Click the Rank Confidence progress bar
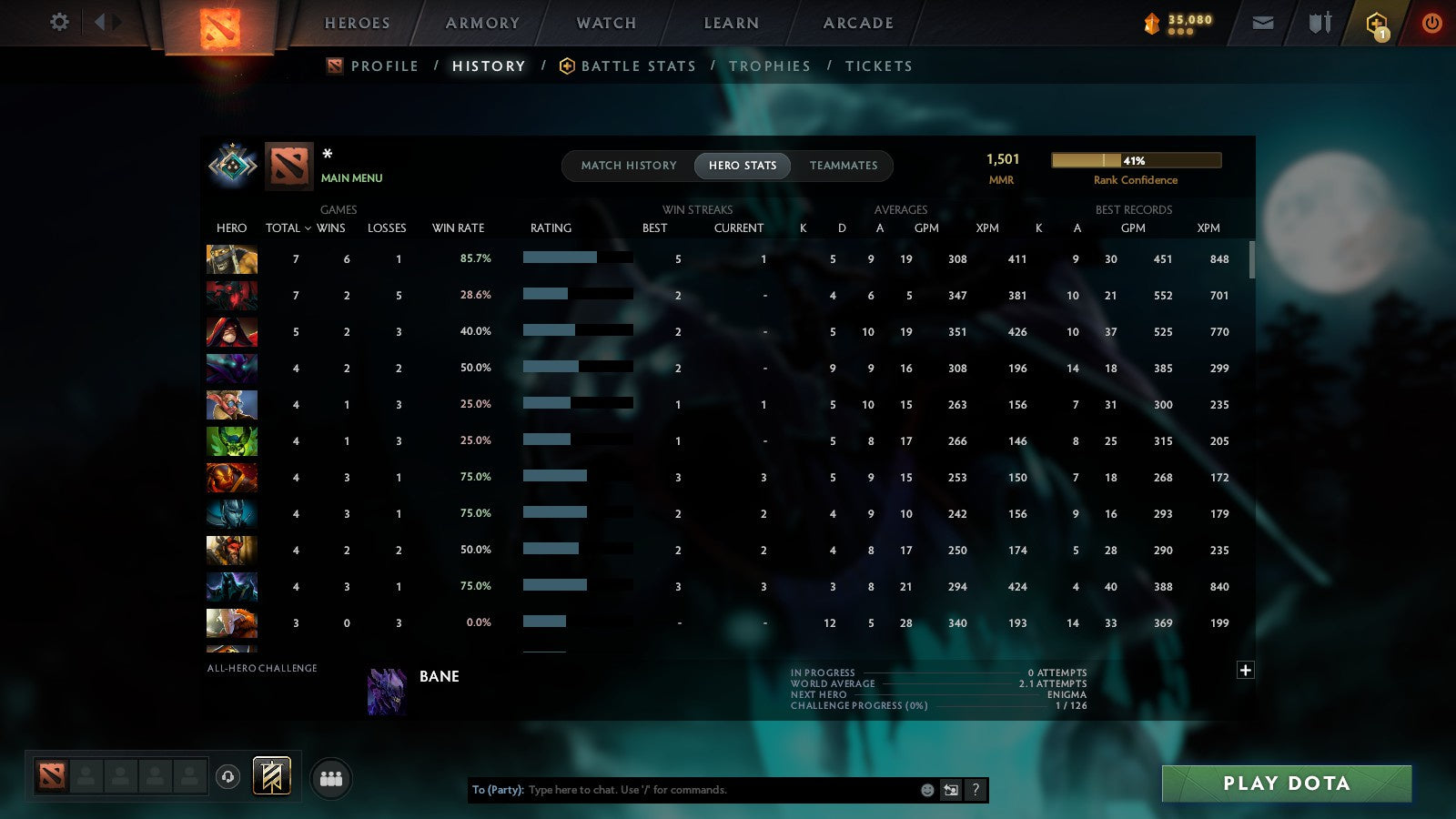The height and width of the screenshot is (819, 1456). (x=1137, y=159)
